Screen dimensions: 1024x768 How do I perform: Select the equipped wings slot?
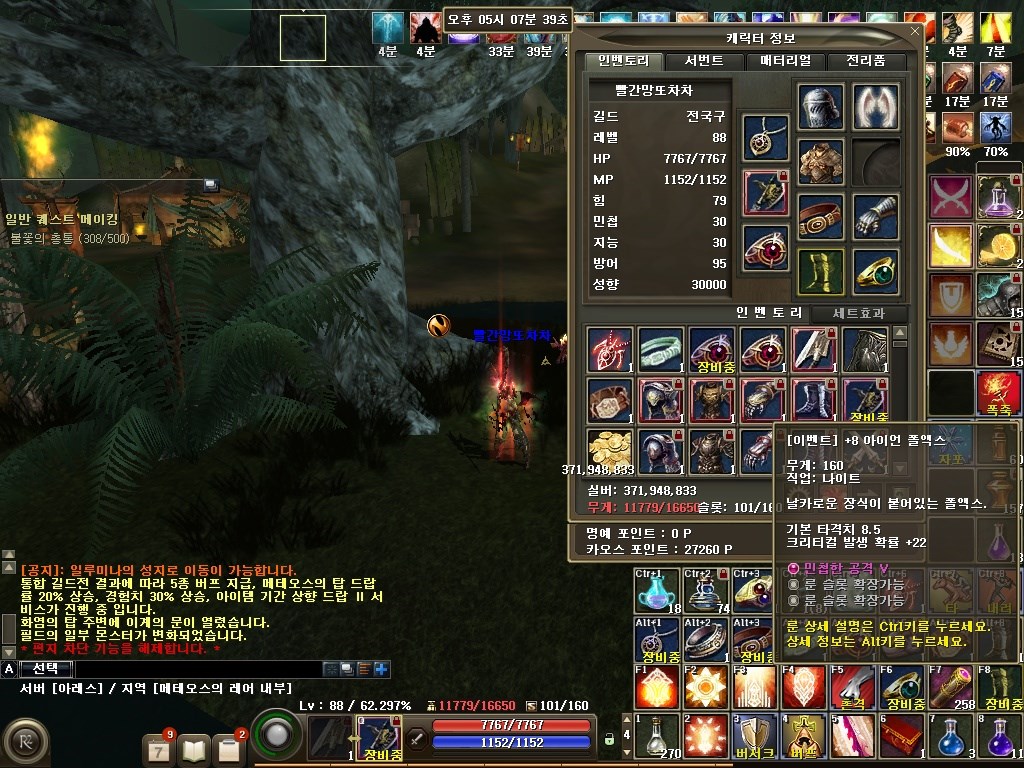point(876,107)
